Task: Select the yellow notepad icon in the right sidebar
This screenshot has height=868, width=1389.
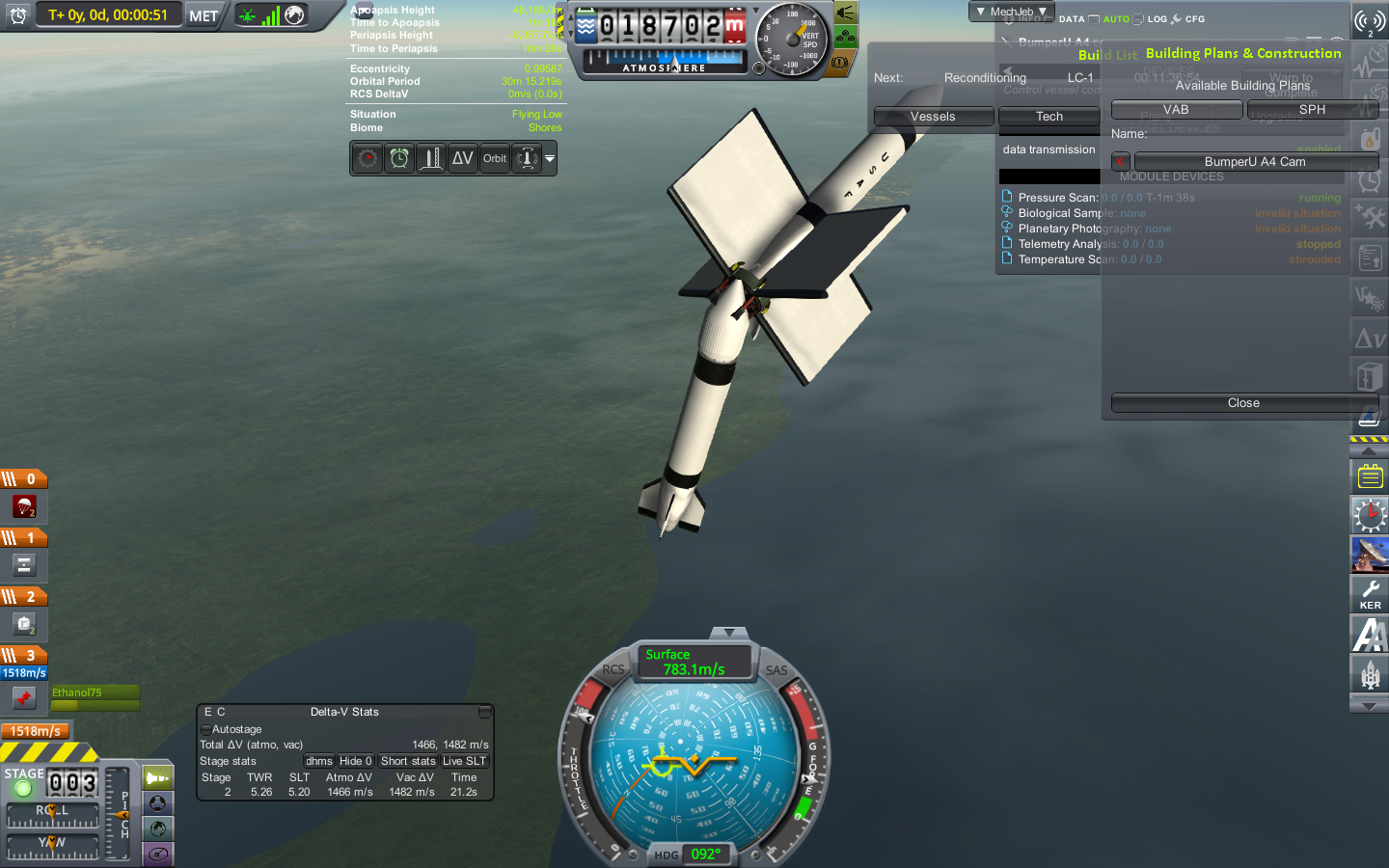Action: click(1369, 475)
